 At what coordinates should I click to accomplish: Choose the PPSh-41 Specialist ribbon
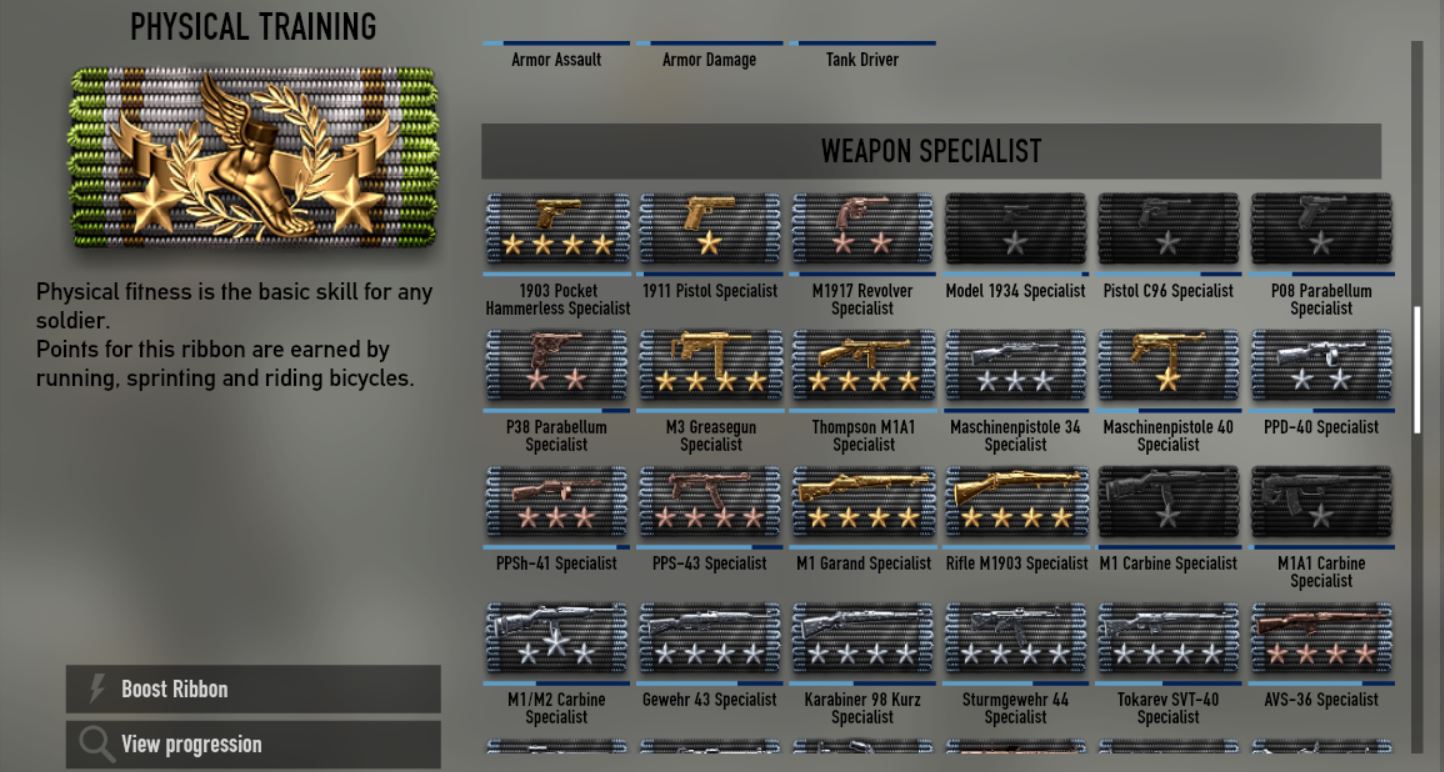pos(557,502)
